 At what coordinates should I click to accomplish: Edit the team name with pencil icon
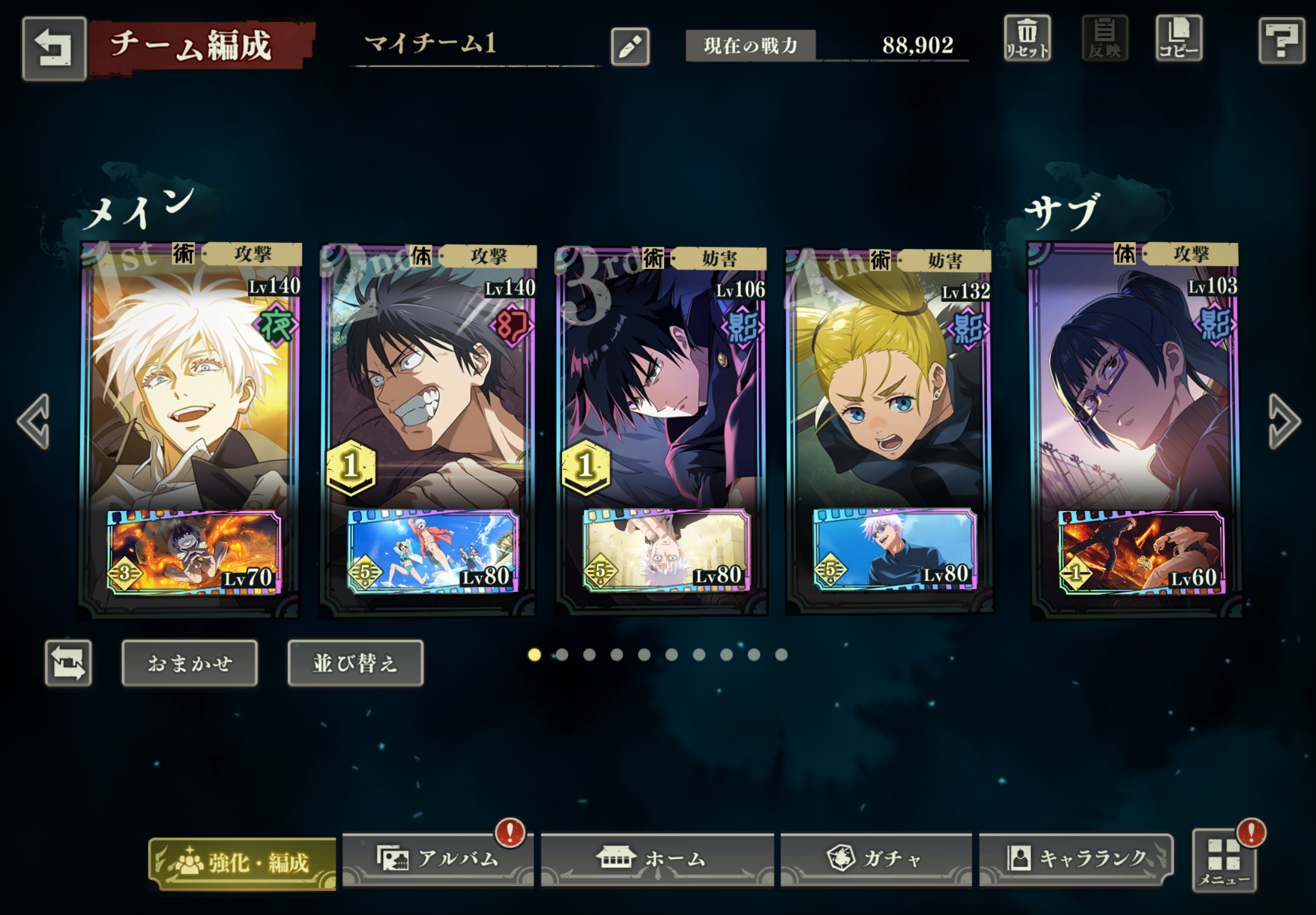point(630,46)
